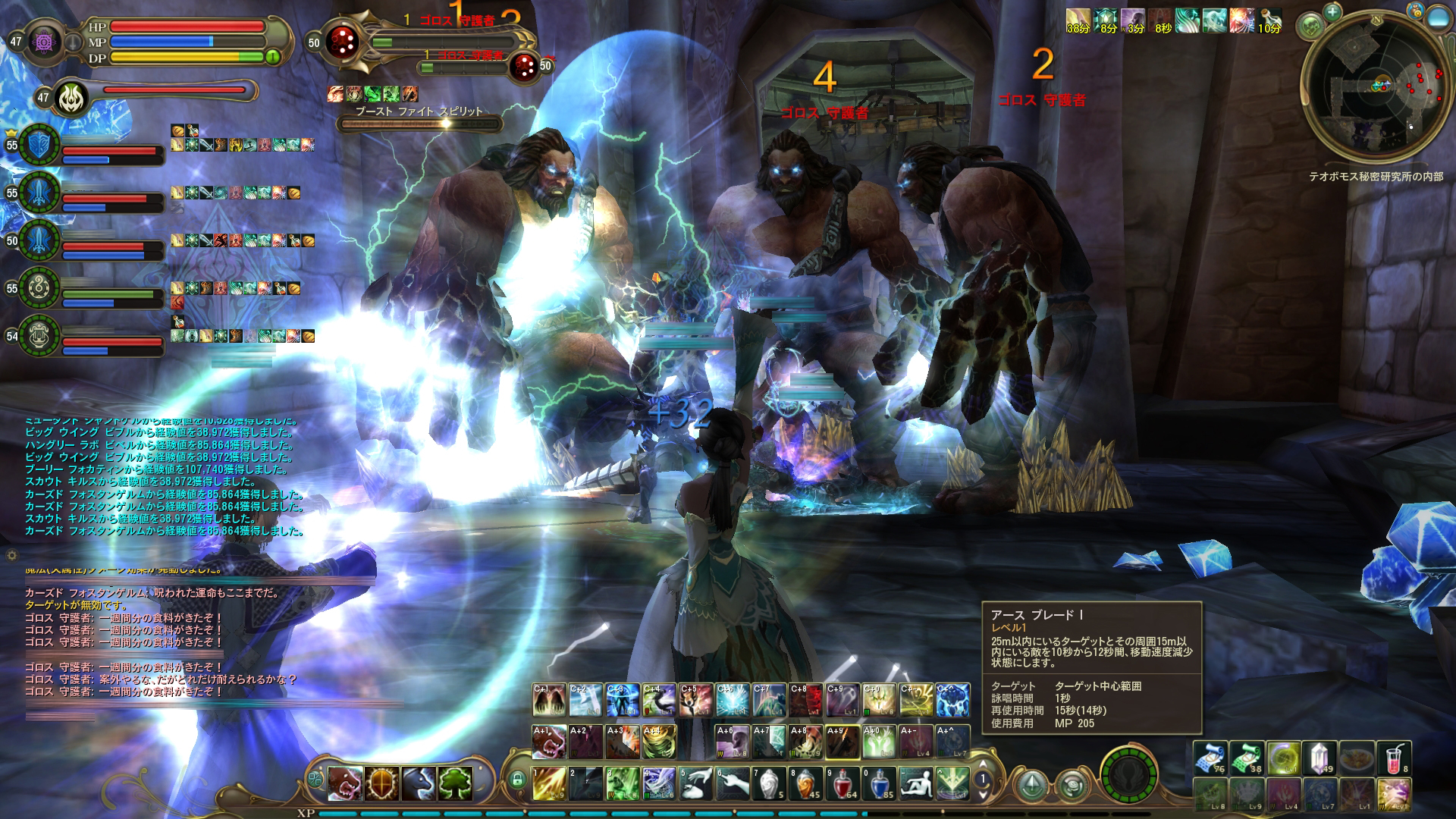Use the blue scroll with 76 charges

coord(1210,758)
